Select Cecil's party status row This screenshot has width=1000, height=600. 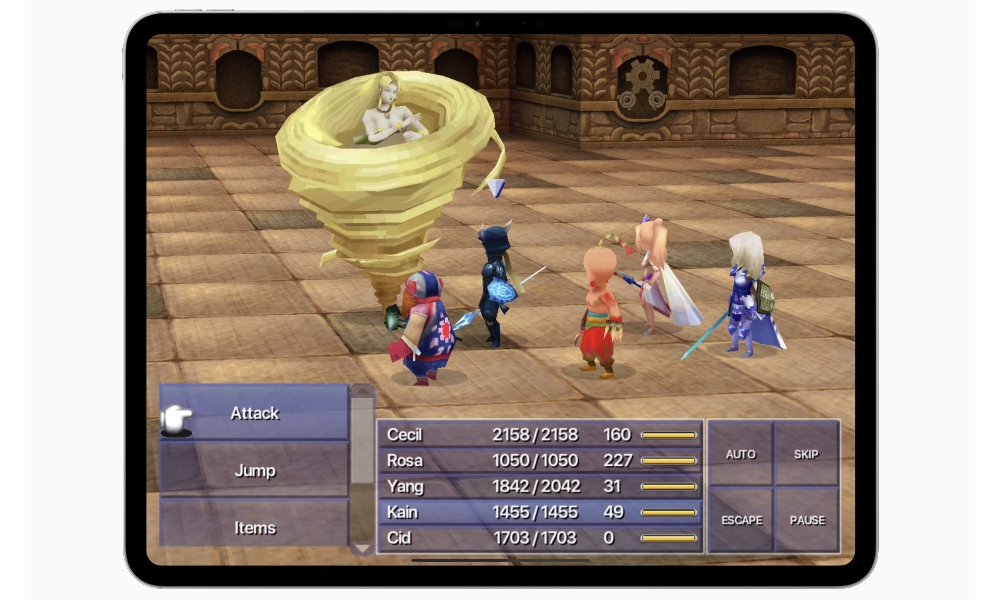coord(540,435)
